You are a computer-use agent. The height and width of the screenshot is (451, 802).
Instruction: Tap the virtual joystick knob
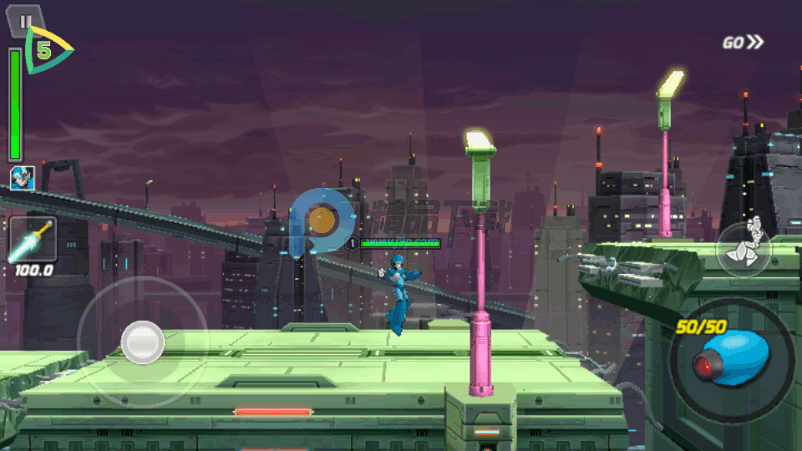142,342
